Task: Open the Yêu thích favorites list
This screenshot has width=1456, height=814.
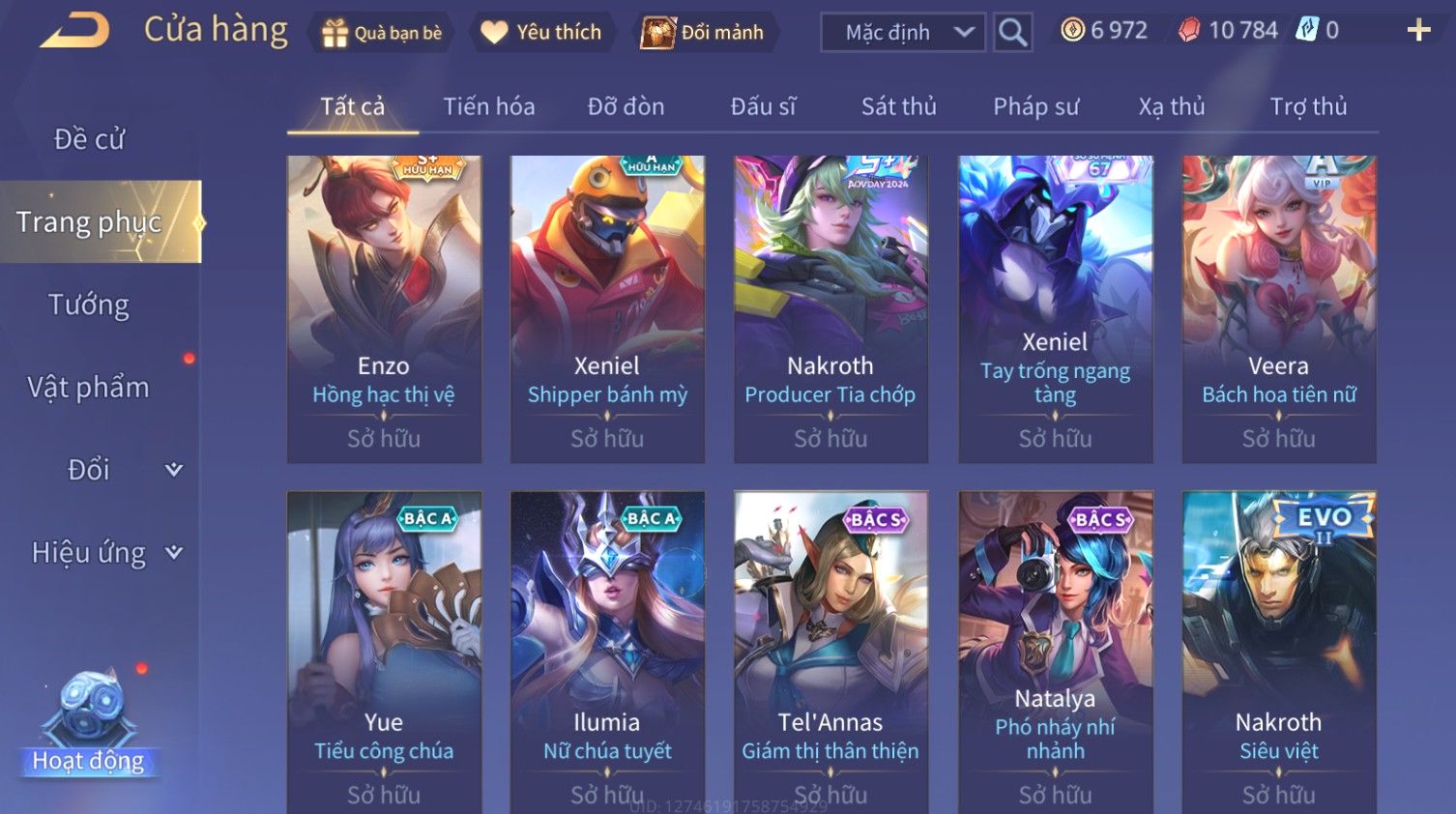Action: point(542,33)
